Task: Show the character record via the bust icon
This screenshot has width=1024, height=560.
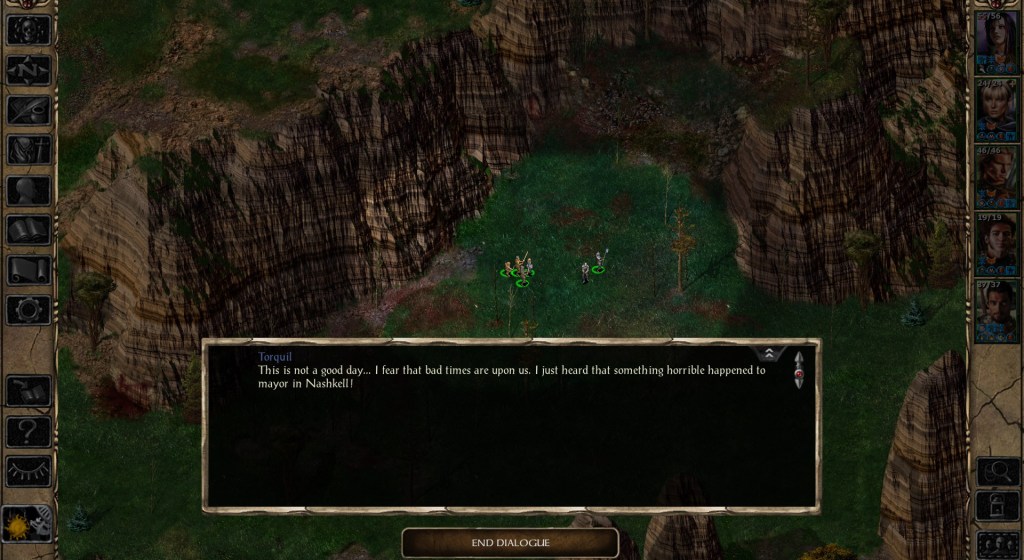Action: [28, 190]
